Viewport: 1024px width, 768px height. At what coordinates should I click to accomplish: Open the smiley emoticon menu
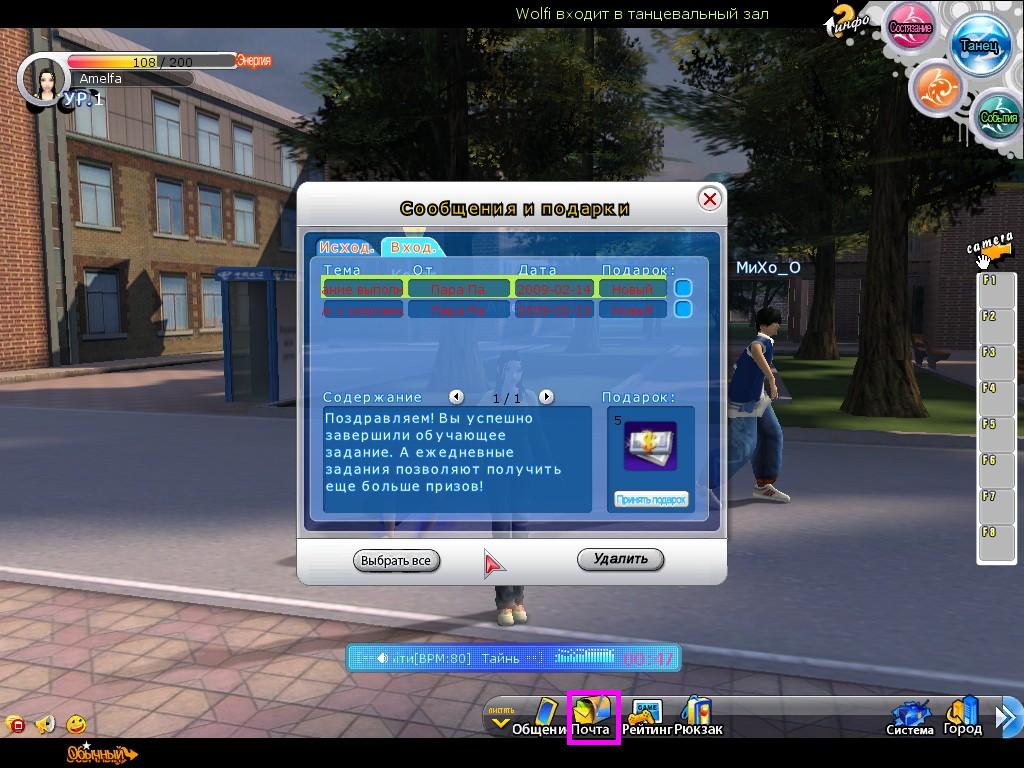coord(76,724)
